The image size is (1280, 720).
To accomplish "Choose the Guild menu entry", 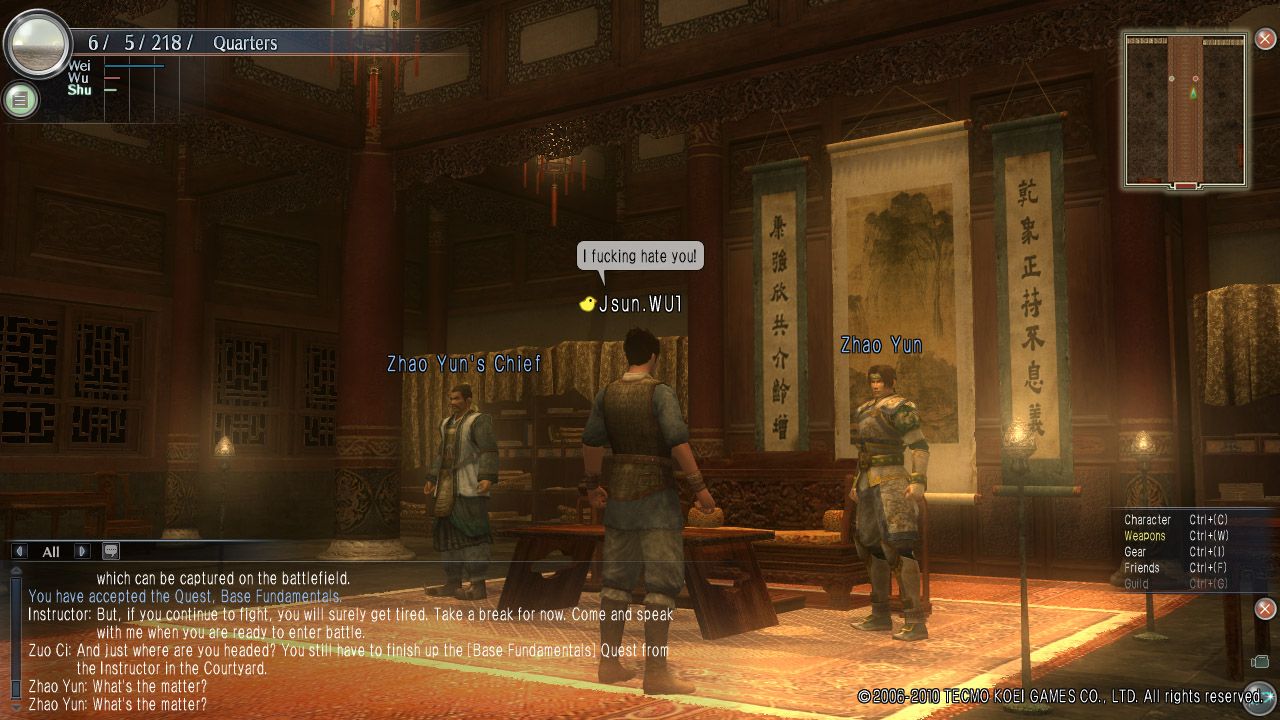I will 1136,584.
